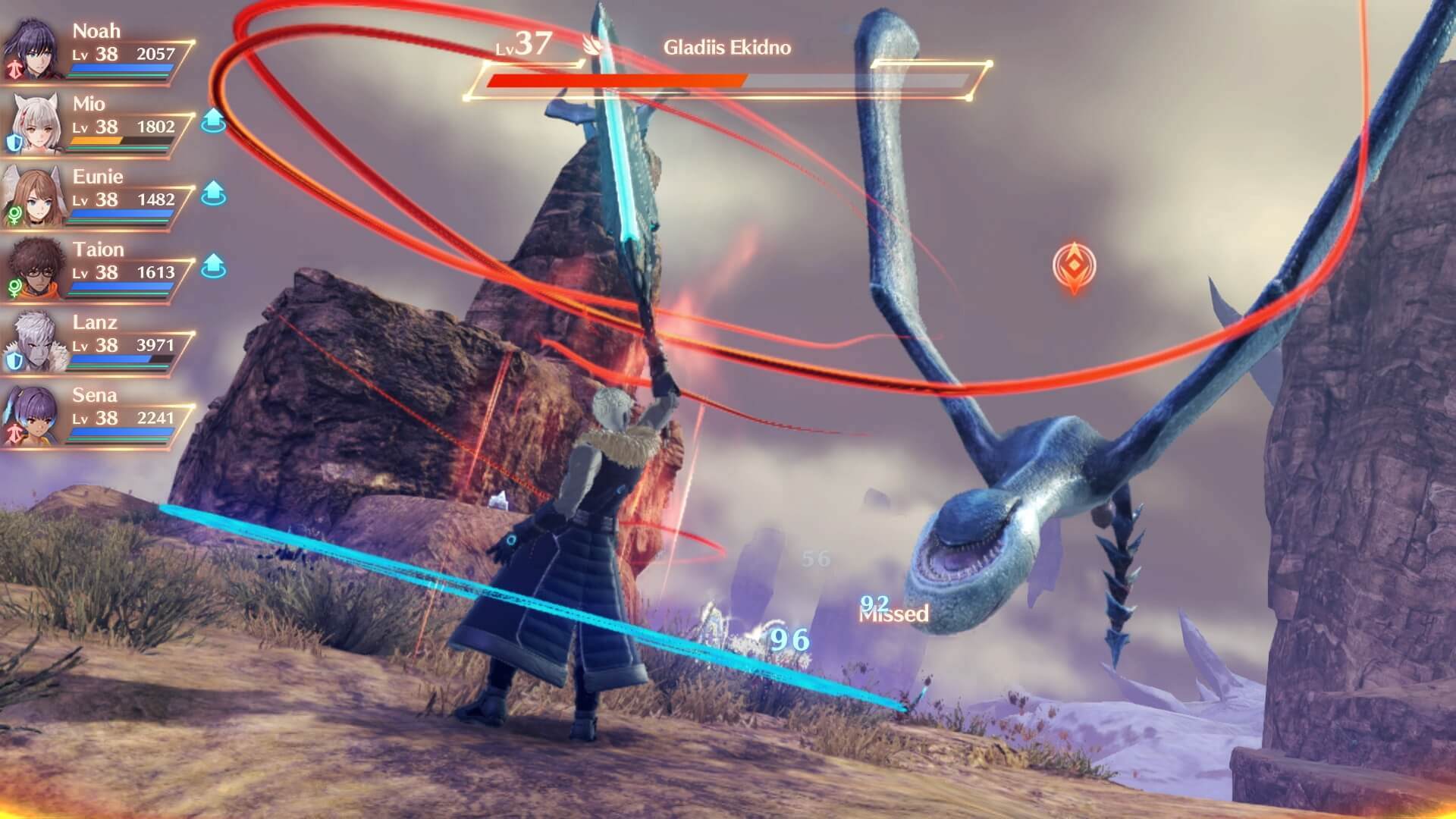Screen dimensions: 1456x819
Task: Select the Gladiis Ekidno enemy nameplate
Action: (726, 48)
